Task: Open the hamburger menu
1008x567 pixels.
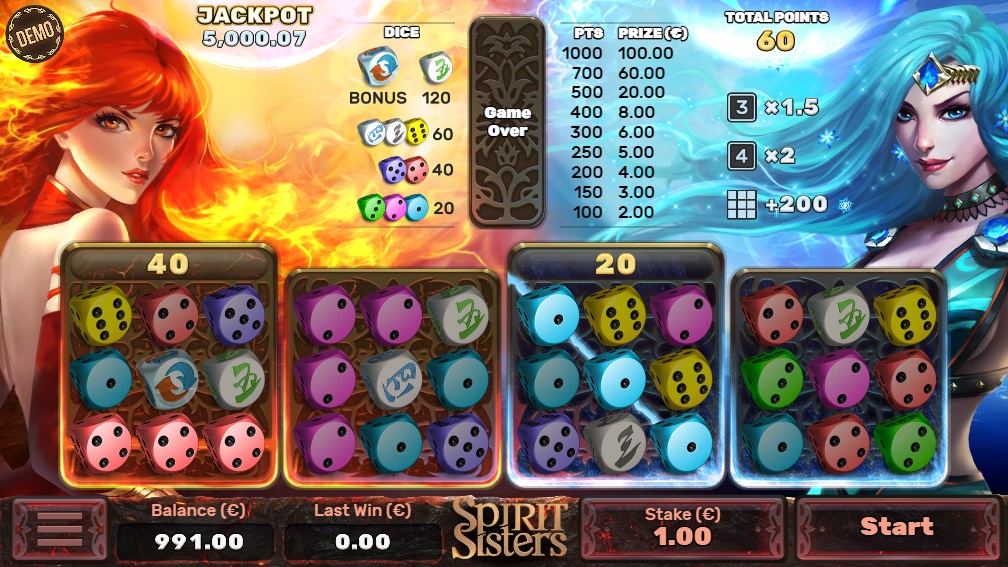Action: click(59, 530)
